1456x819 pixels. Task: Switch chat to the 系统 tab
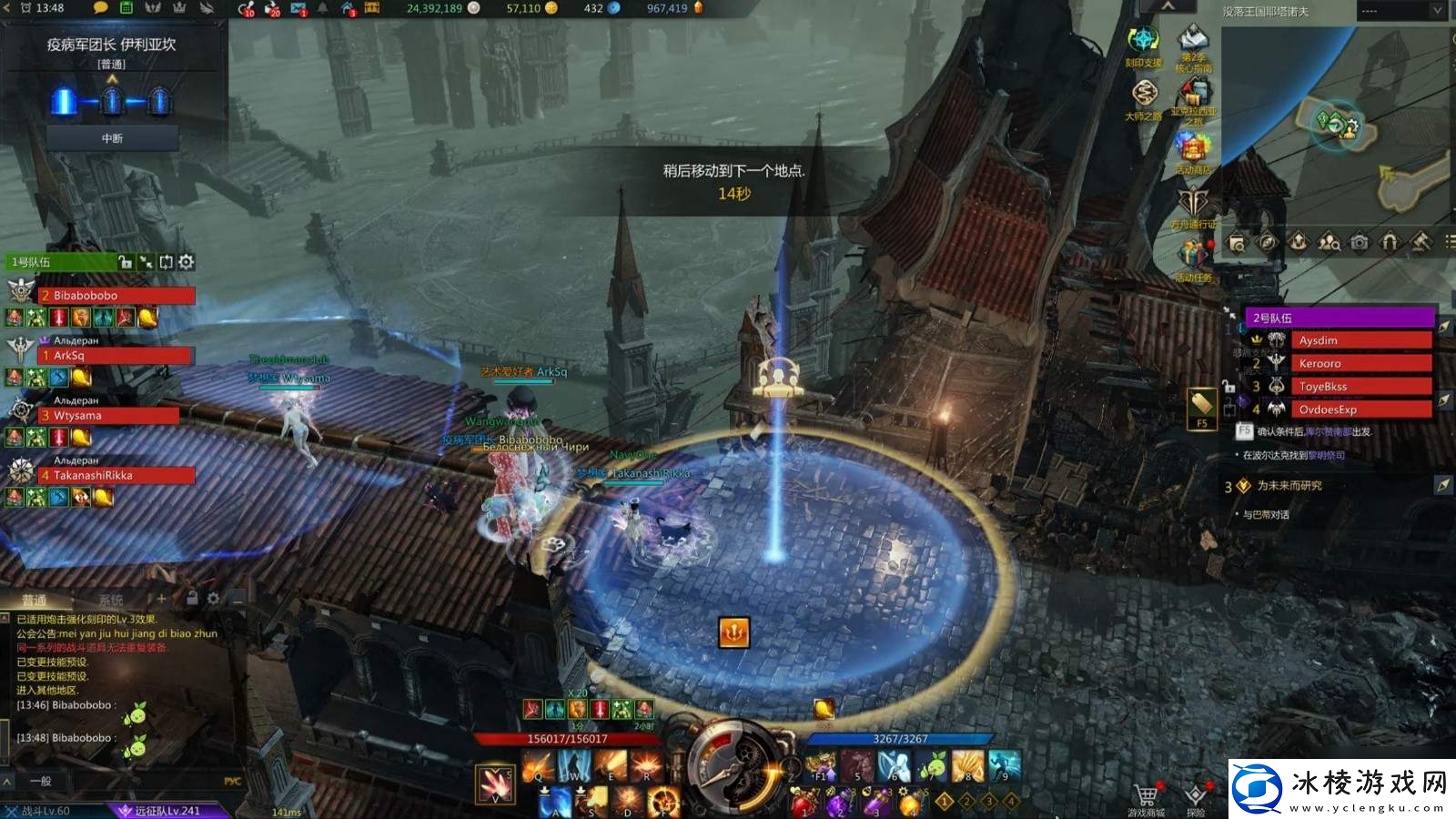tap(111, 600)
